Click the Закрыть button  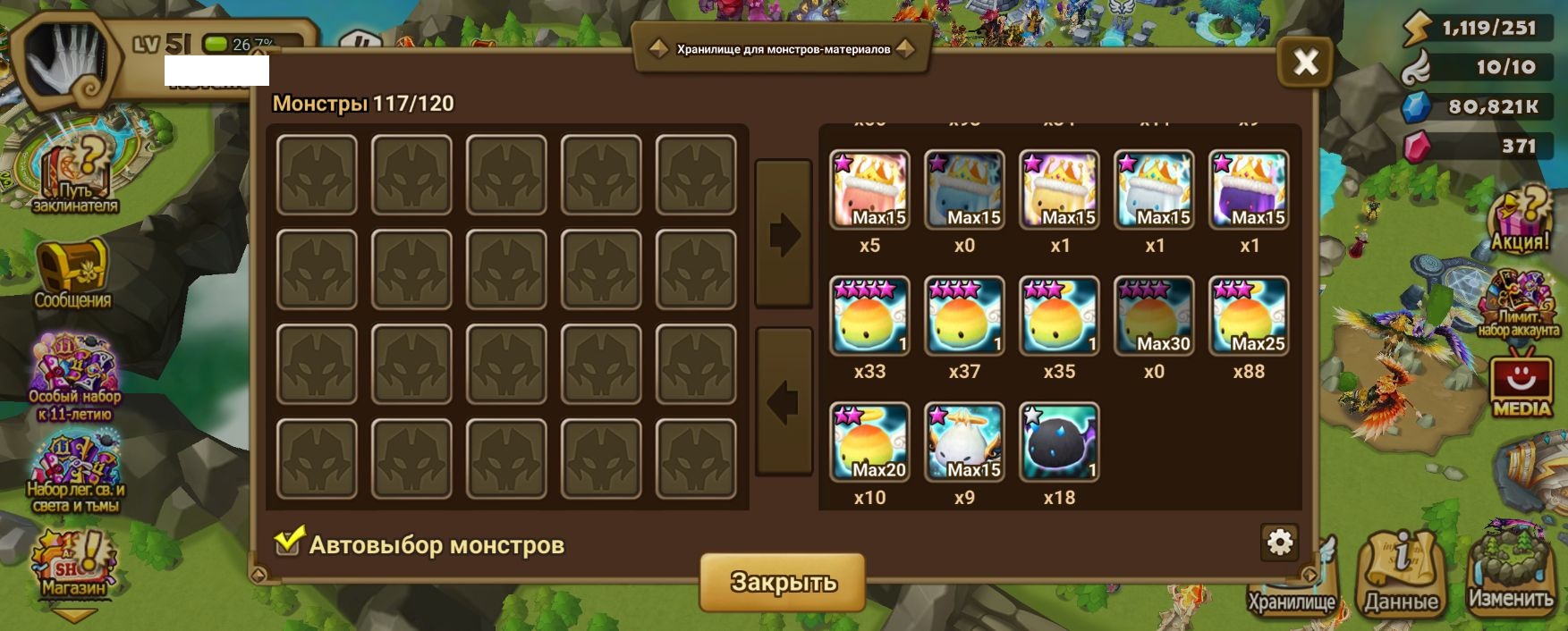click(x=783, y=582)
